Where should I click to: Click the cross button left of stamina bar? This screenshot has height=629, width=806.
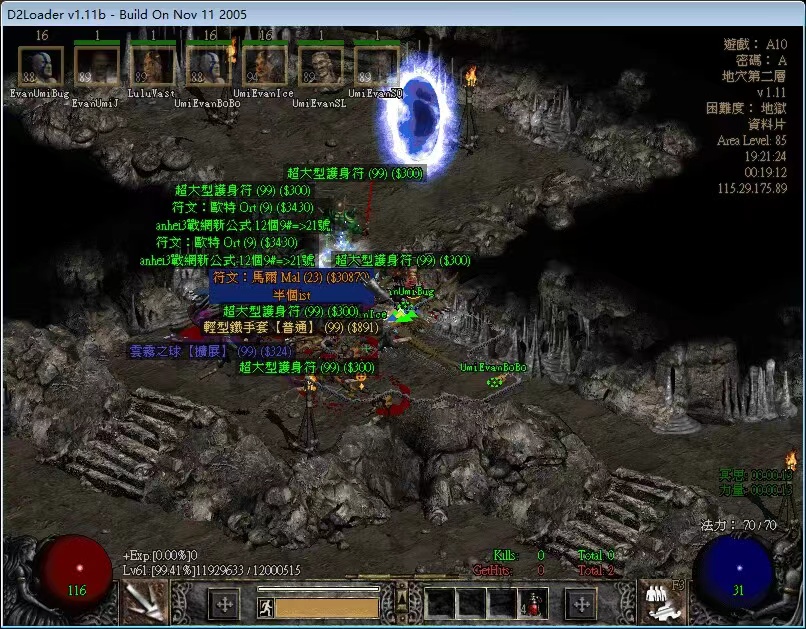(224, 604)
